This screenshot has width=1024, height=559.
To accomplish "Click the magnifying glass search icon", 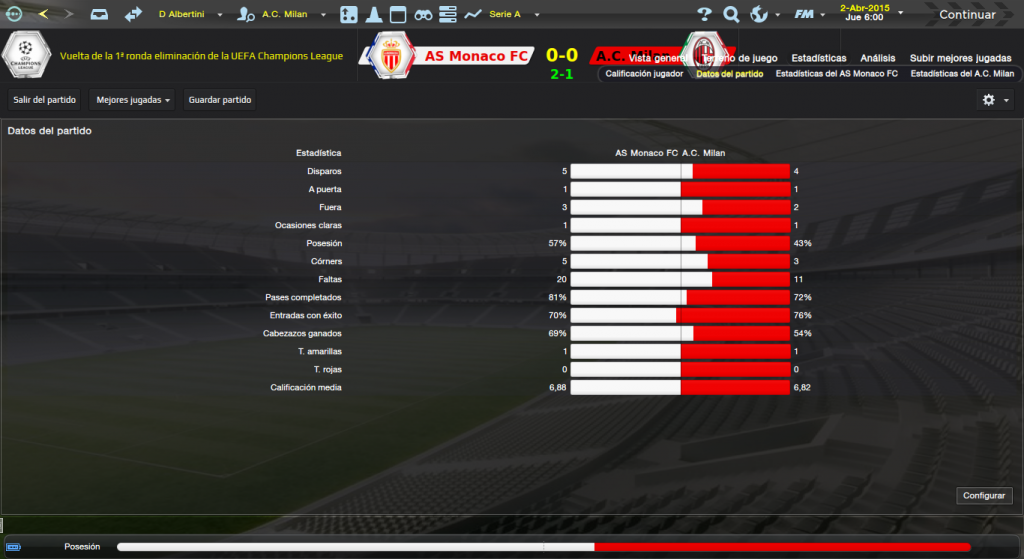I will coord(731,15).
